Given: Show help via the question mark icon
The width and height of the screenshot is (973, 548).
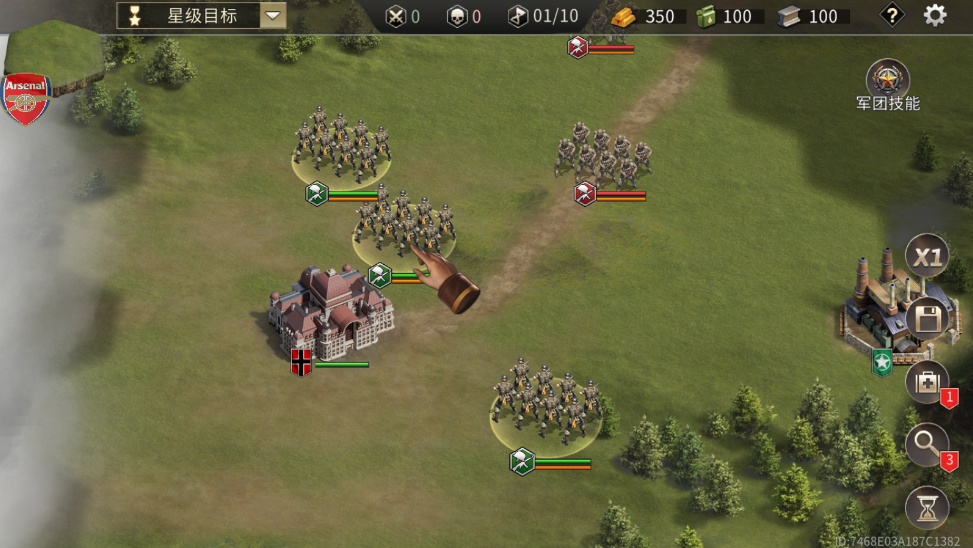Looking at the screenshot, I should (x=891, y=15).
